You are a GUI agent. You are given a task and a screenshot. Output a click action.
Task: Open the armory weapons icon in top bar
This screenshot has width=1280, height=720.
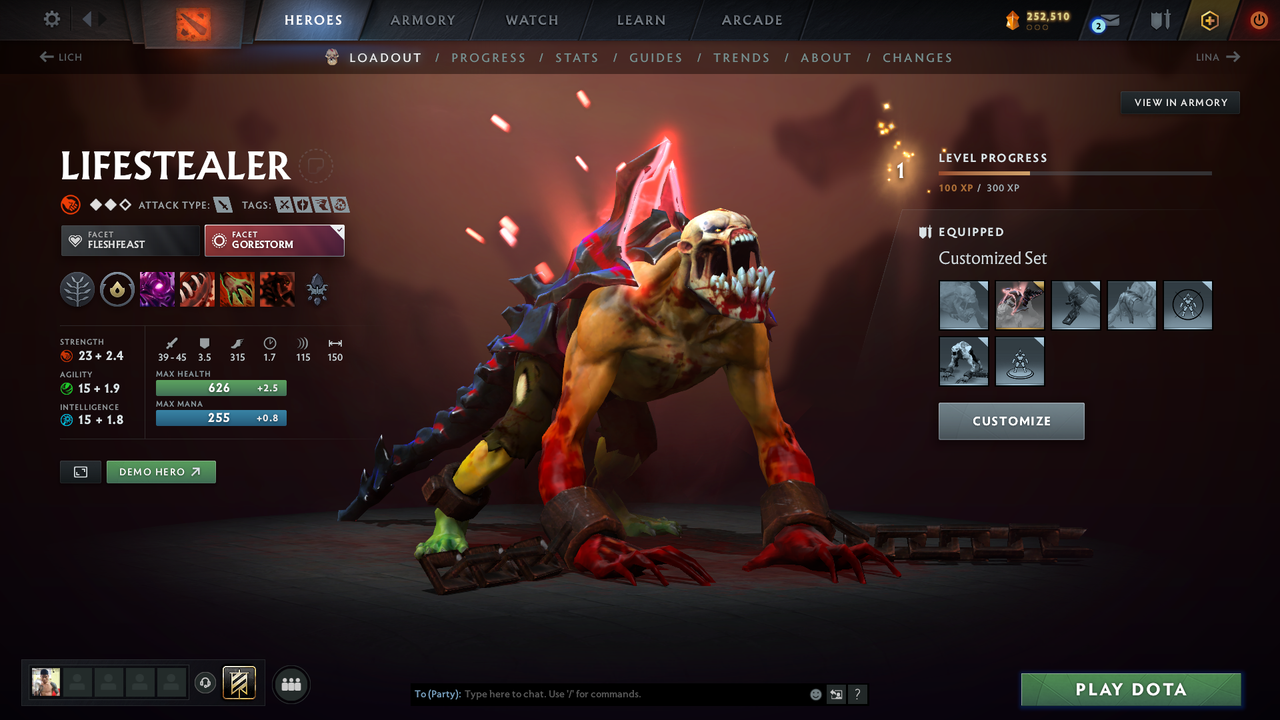(1162, 19)
